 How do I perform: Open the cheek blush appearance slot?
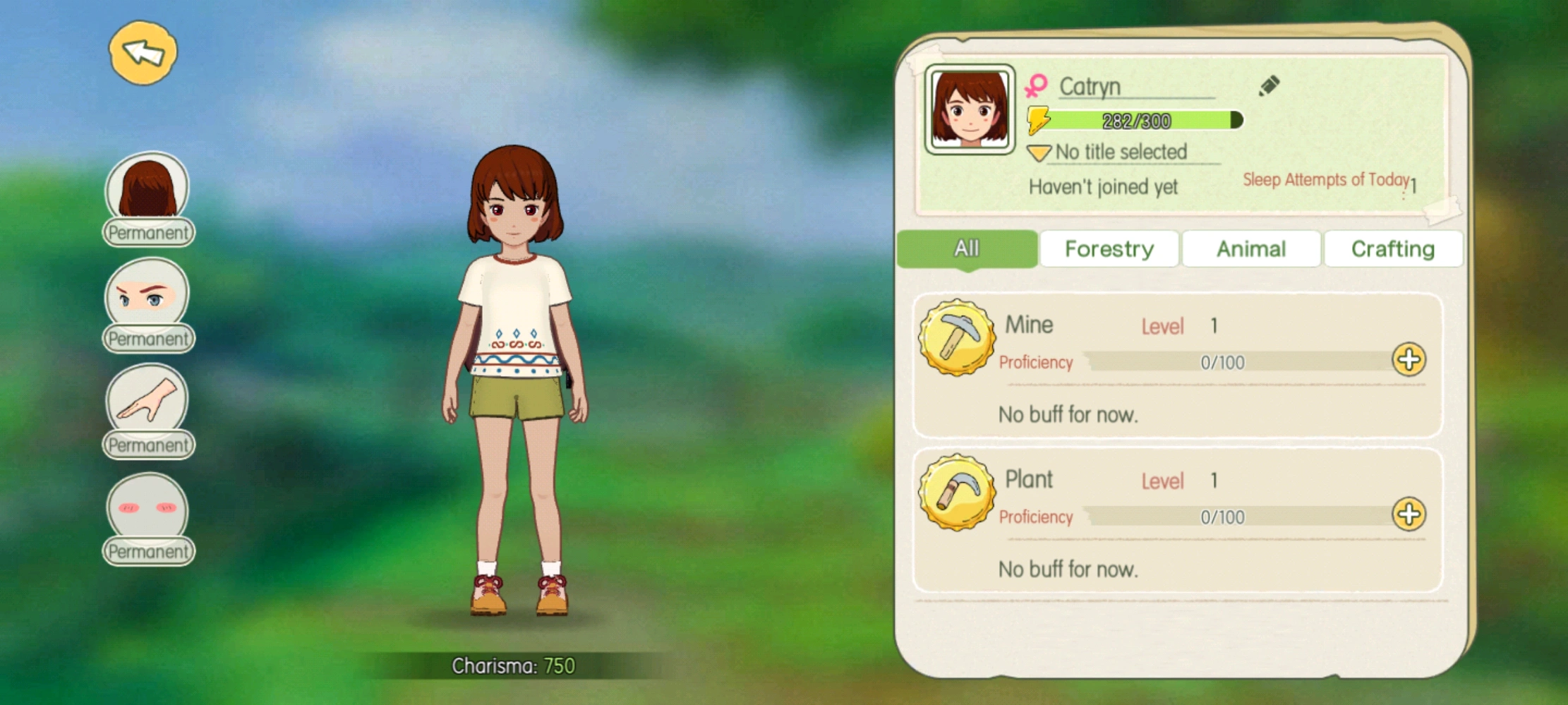[147, 508]
